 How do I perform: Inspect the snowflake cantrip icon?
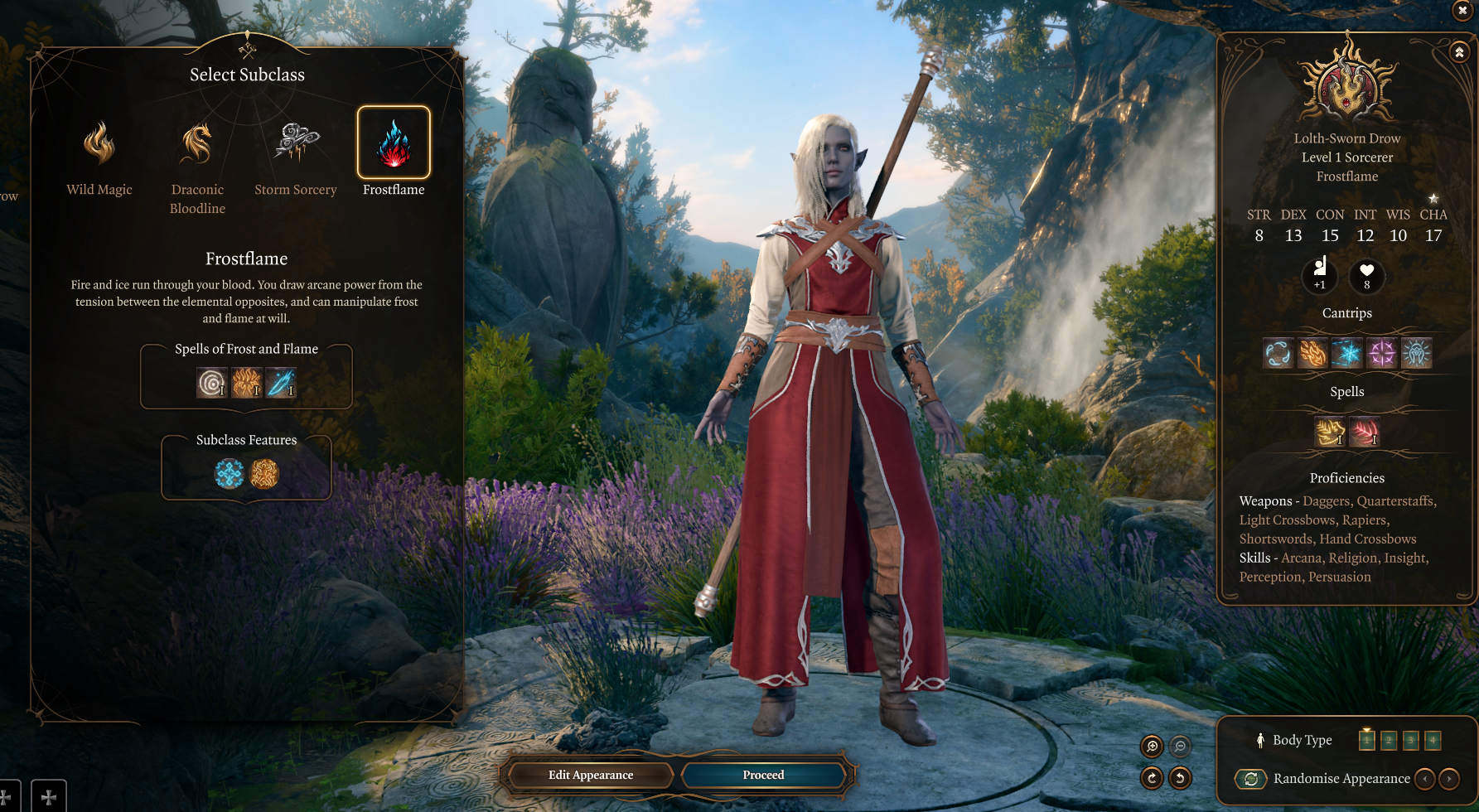click(x=1347, y=354)
